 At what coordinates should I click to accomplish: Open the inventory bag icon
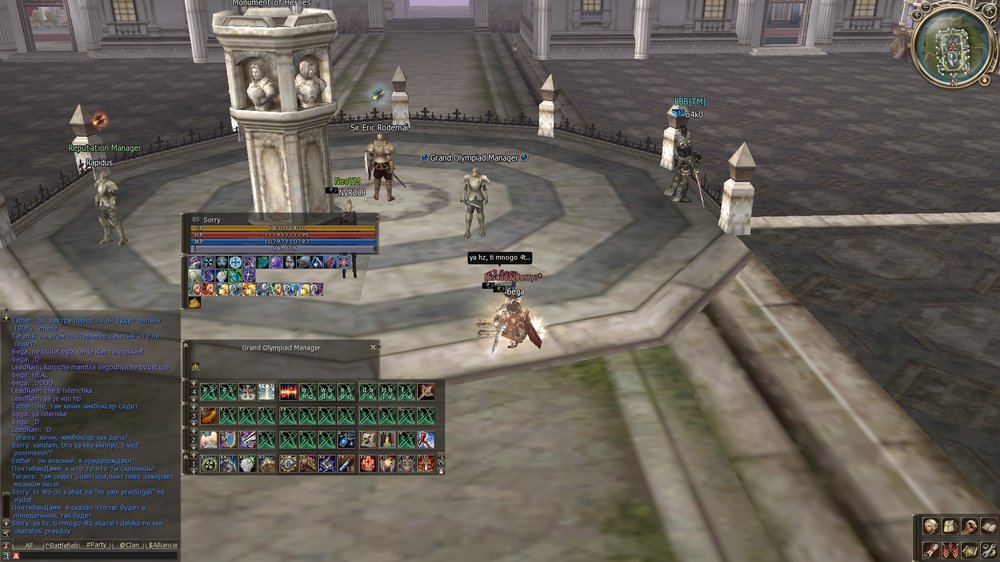950,526
